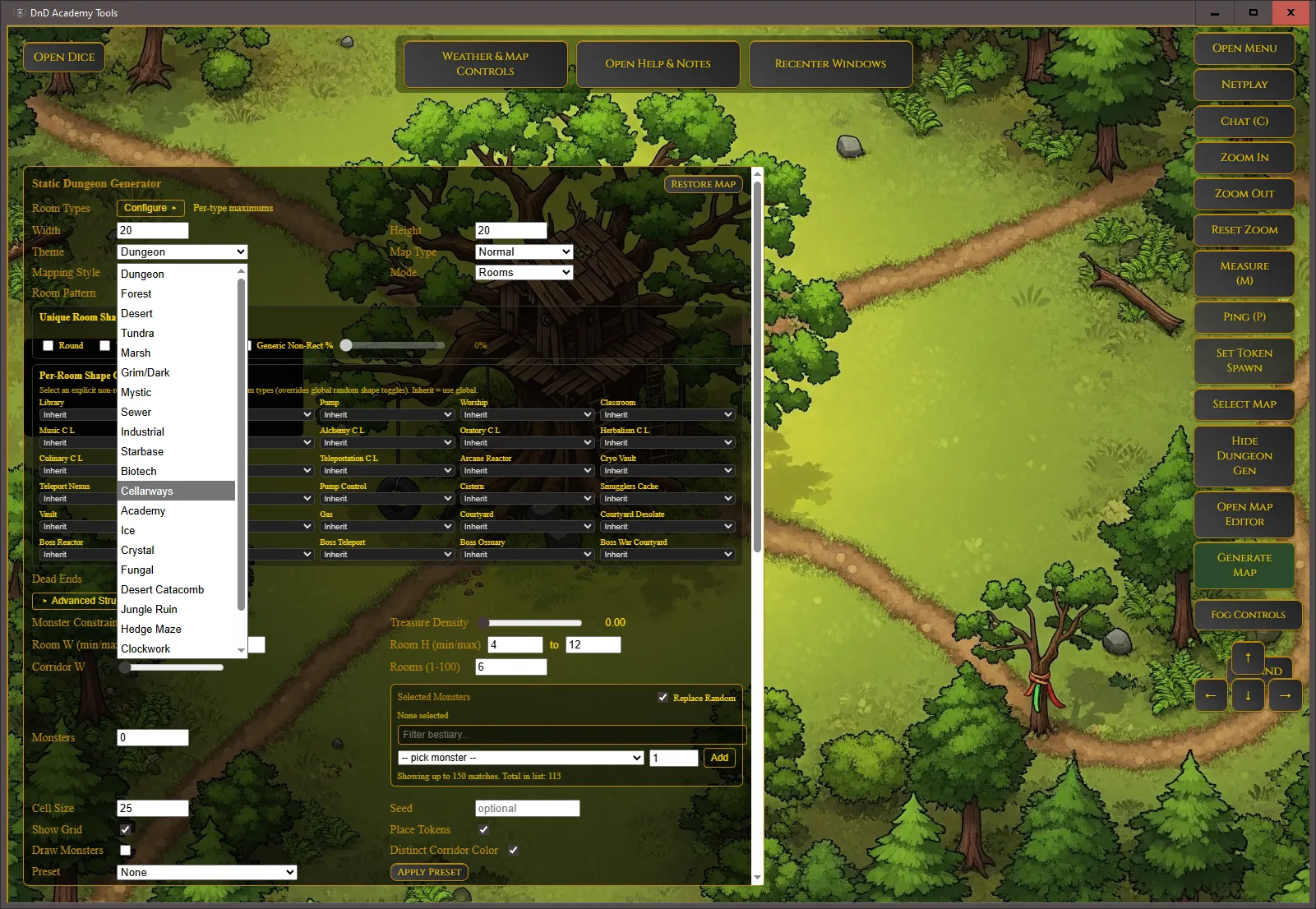This screenshot has height=909, width=1316.
Task: Click the Restore Map button
Action: coord(703,183)
